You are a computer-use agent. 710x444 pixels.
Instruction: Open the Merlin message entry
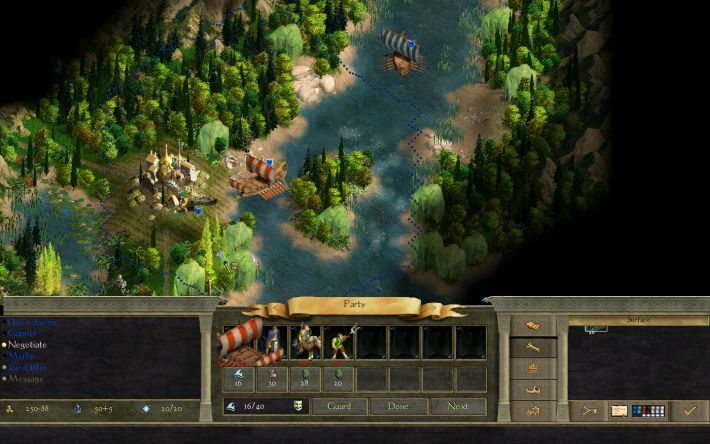pyautogui.click(x=23, y=355)
